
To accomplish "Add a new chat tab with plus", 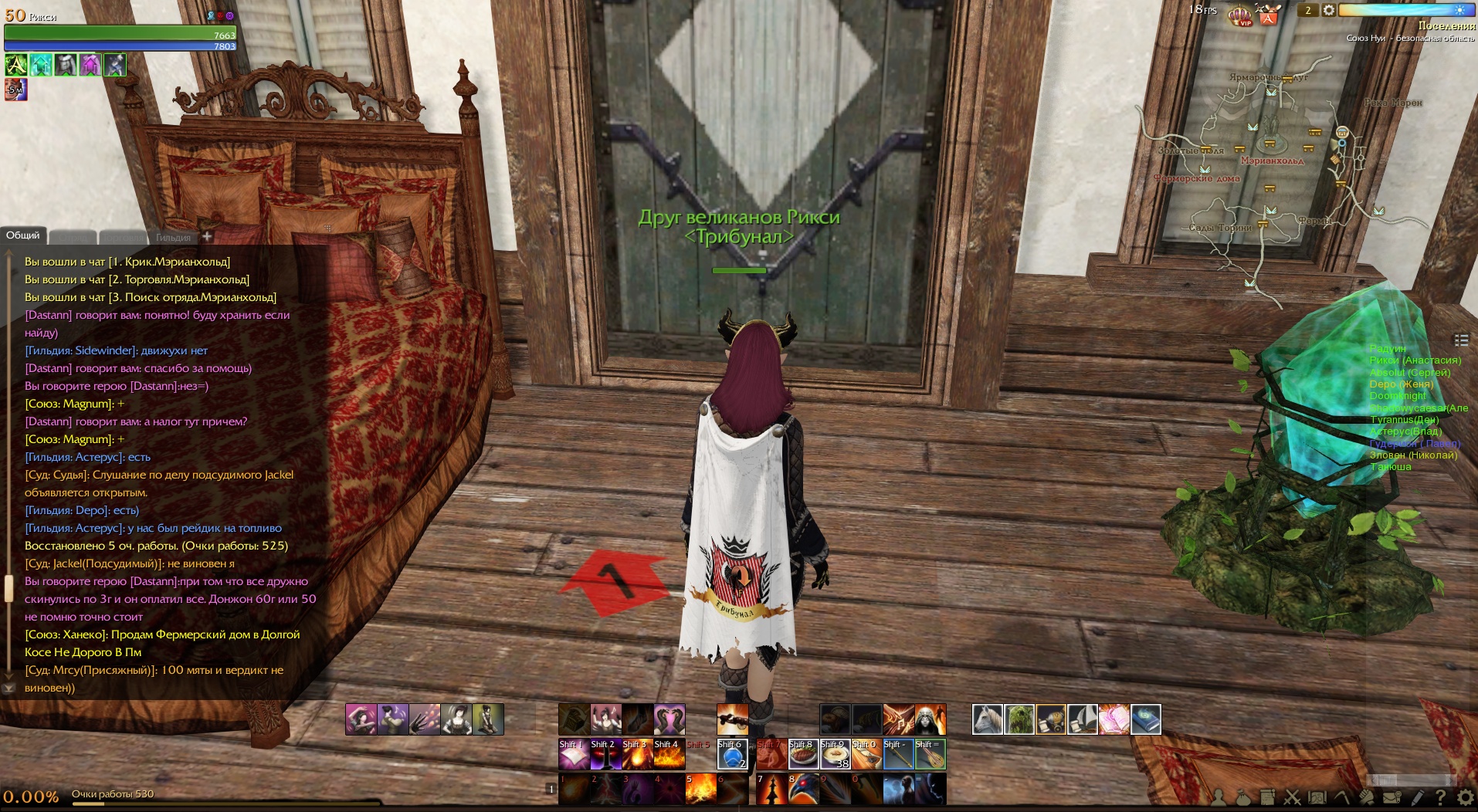I will click(207, 236).
